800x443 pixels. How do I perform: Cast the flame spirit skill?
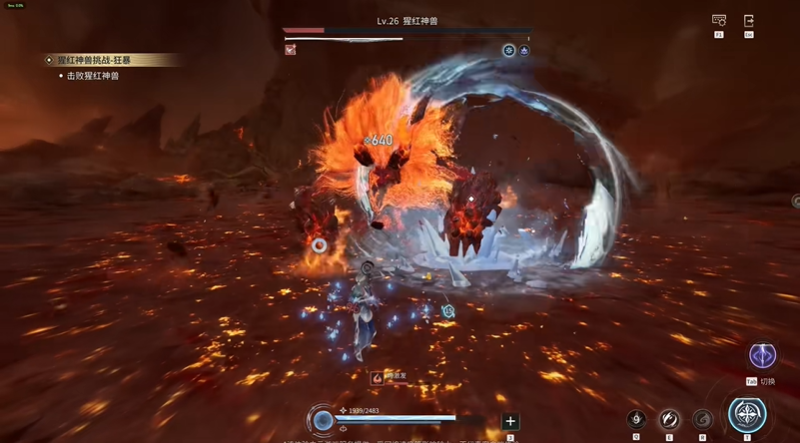click(636, 419)
